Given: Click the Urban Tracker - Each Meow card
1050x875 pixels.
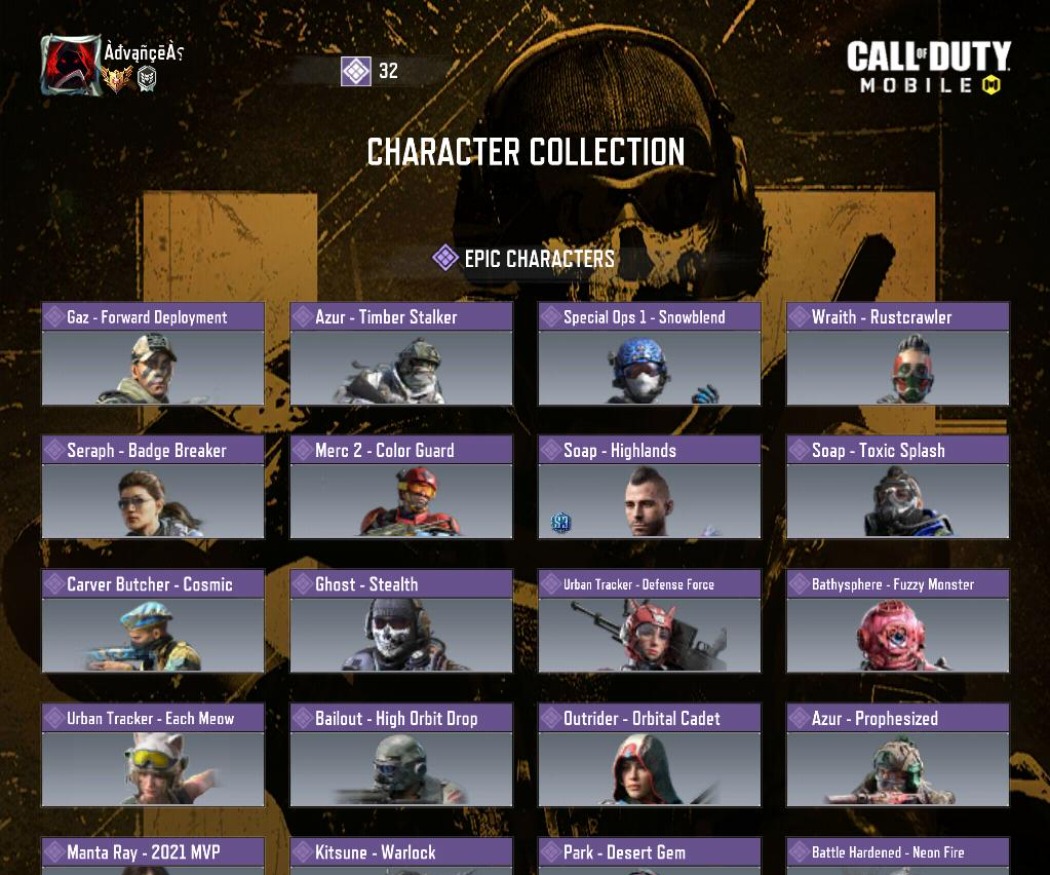Looking at the screenshot, I should click(x=153, y=755).
